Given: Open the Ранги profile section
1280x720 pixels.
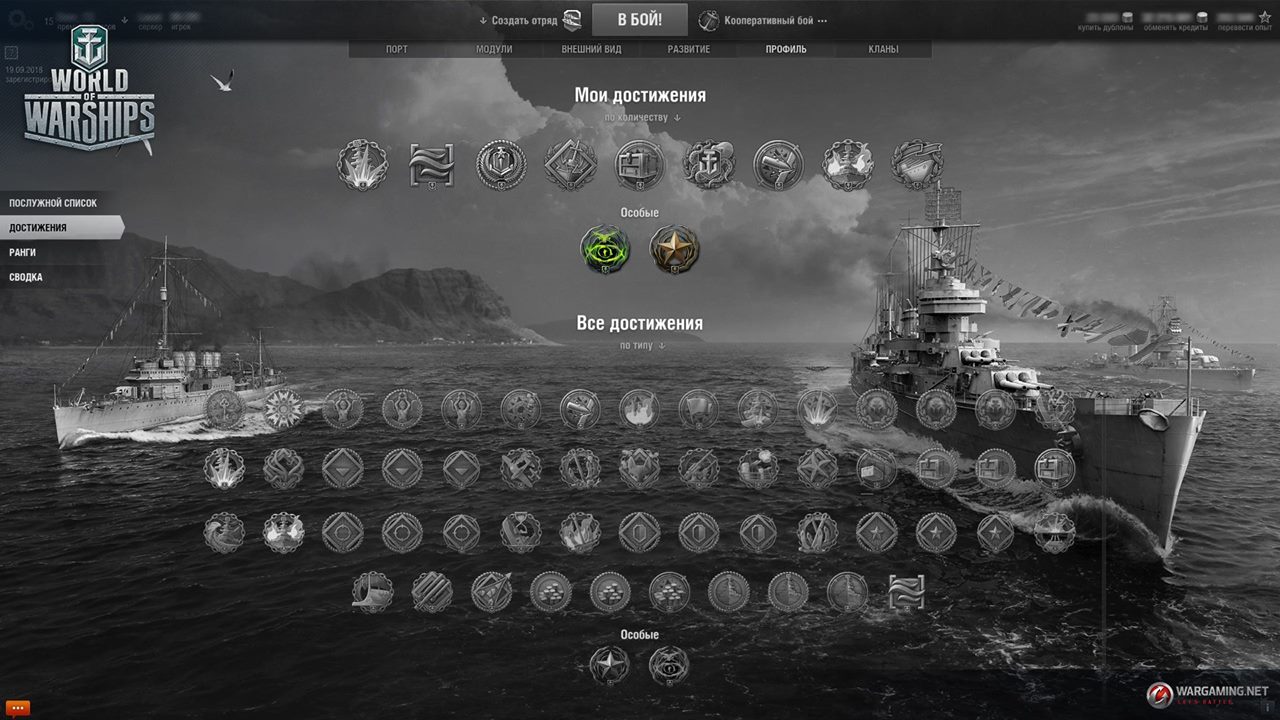Looking at the screenshot, I should point(23,253).
